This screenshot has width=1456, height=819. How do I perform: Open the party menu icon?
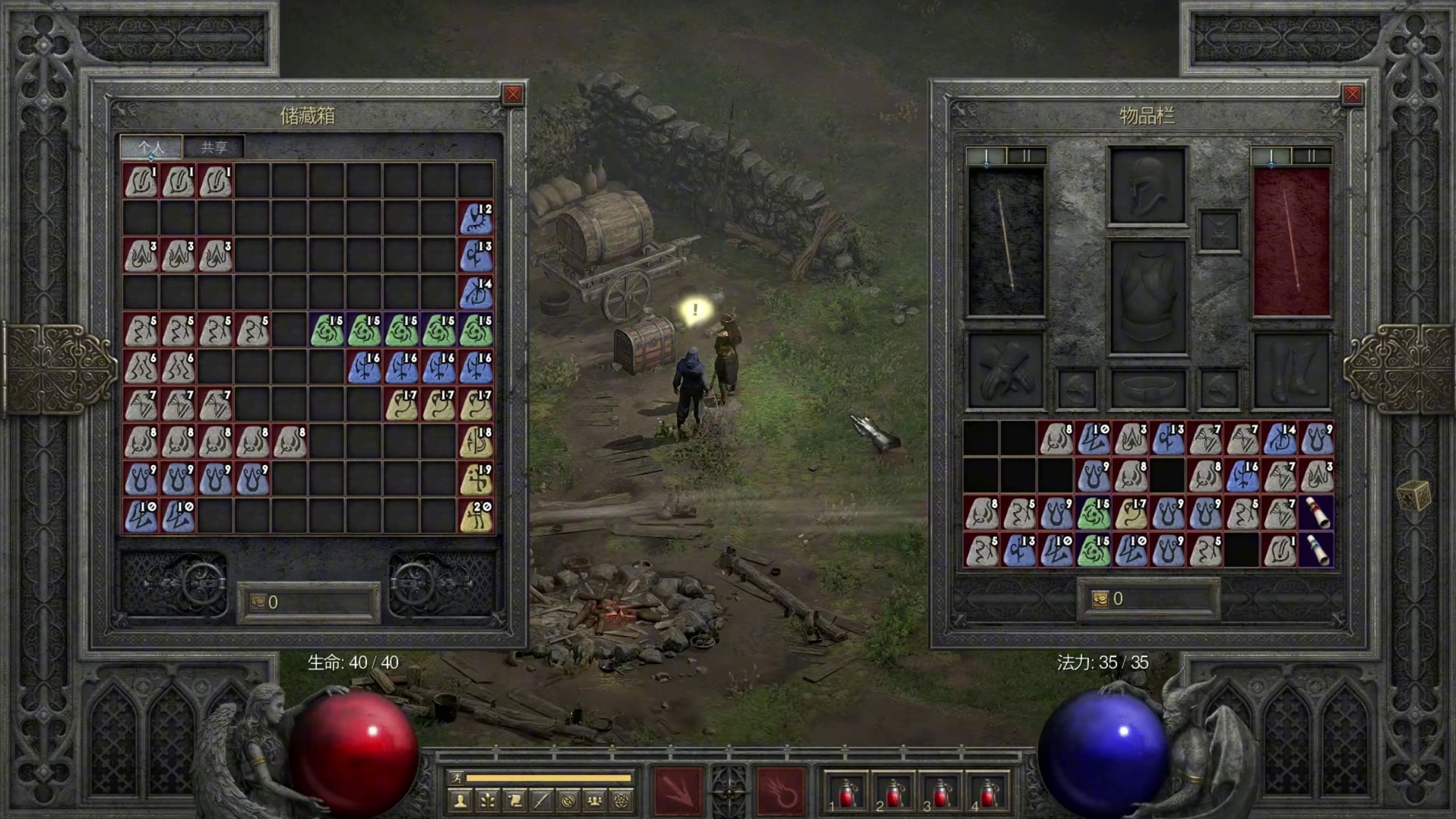coord(595,801)
